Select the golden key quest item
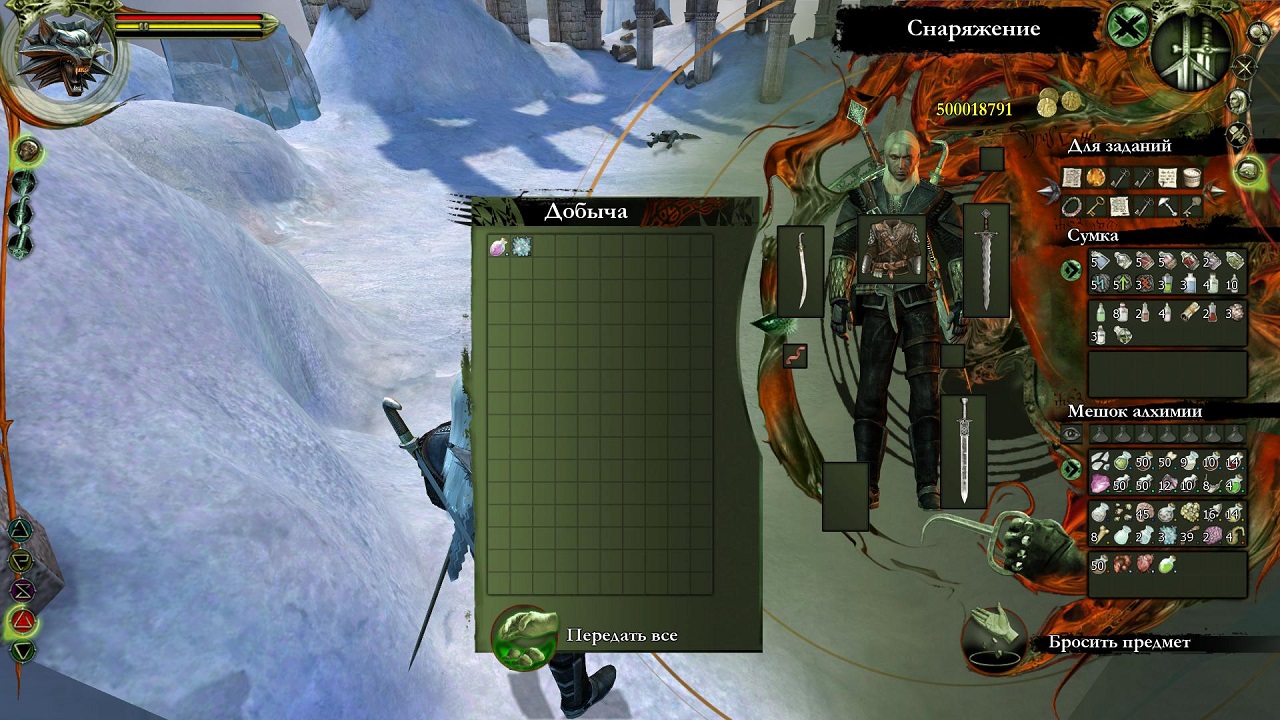Viewport: 1280px width, 720px height. [x=1096, y=206]
